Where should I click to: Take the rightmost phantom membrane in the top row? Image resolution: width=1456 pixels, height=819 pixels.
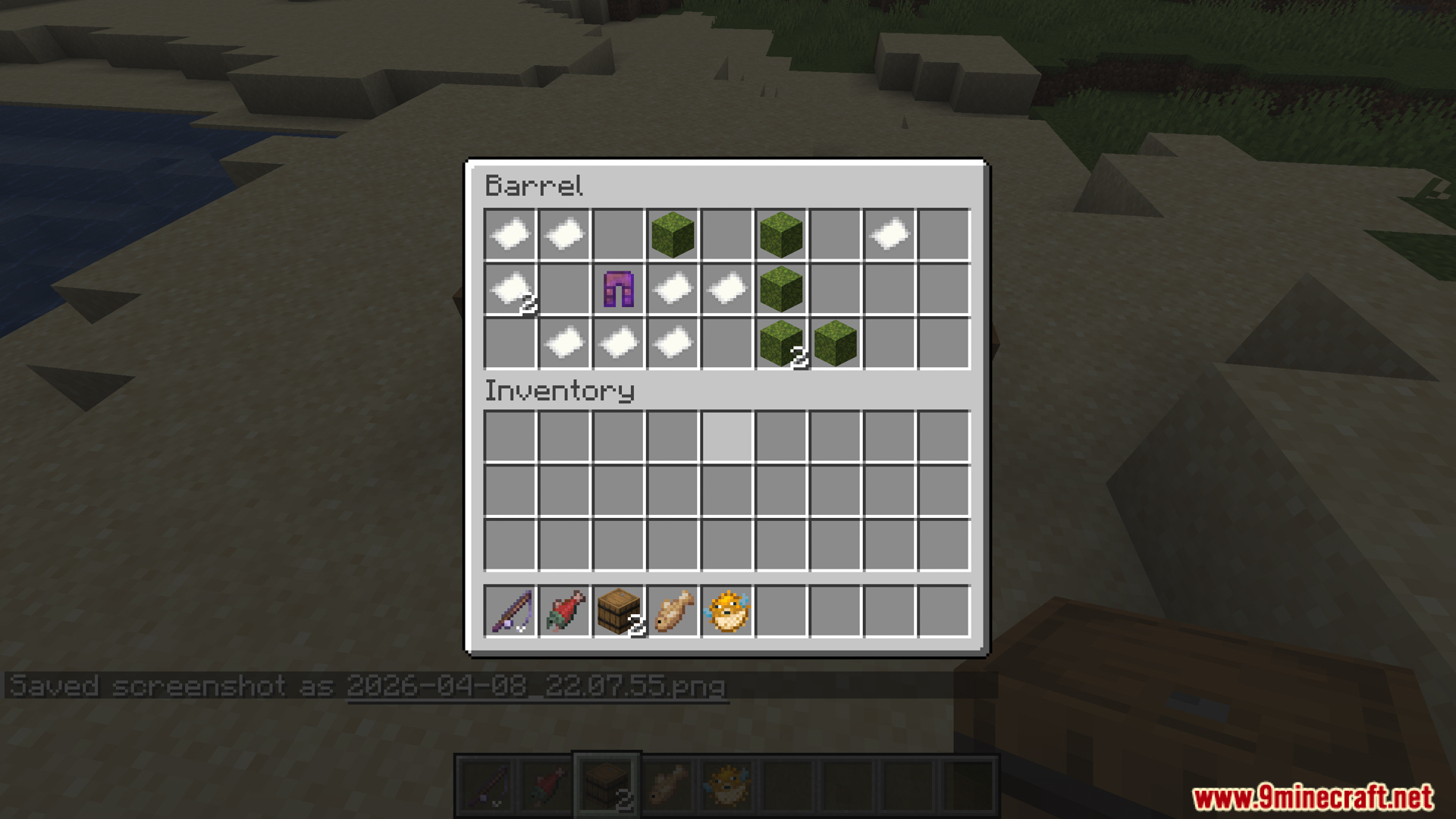point(890,234)
